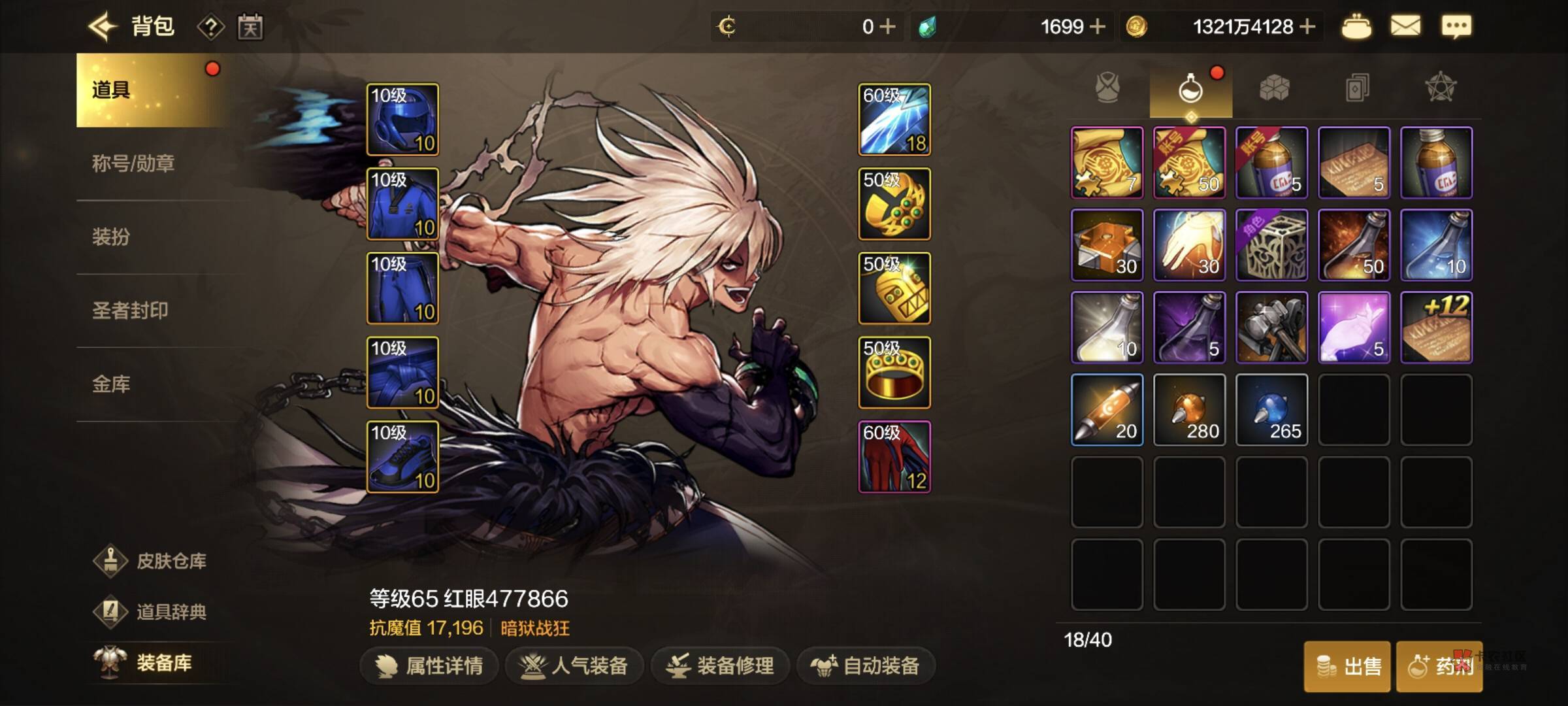This screenshot has height=706, width=1568.
Task: Select the +12 scroll item
Action: (1436, 327)
